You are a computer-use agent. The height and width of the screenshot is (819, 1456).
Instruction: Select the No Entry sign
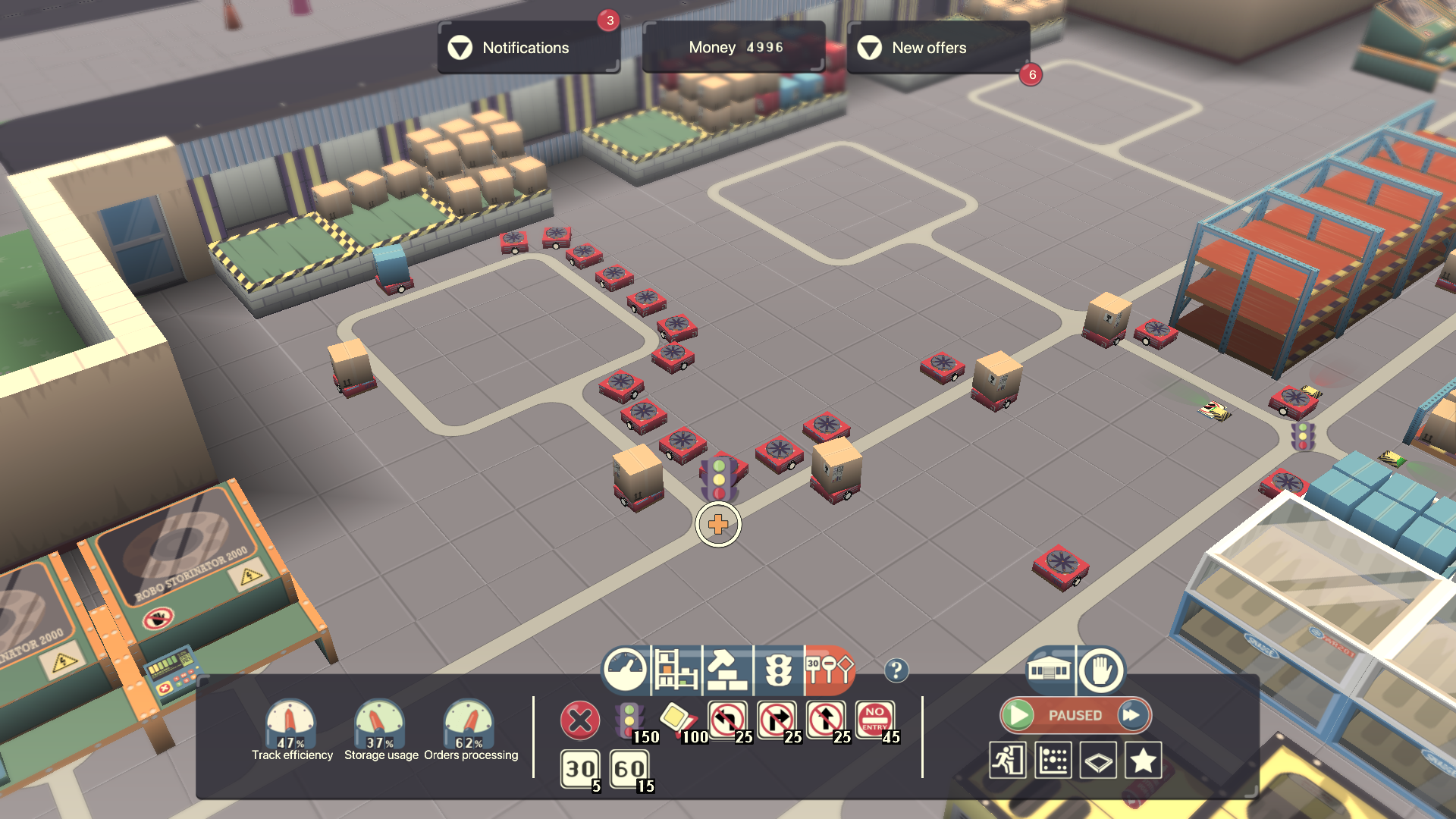(874, 719)
